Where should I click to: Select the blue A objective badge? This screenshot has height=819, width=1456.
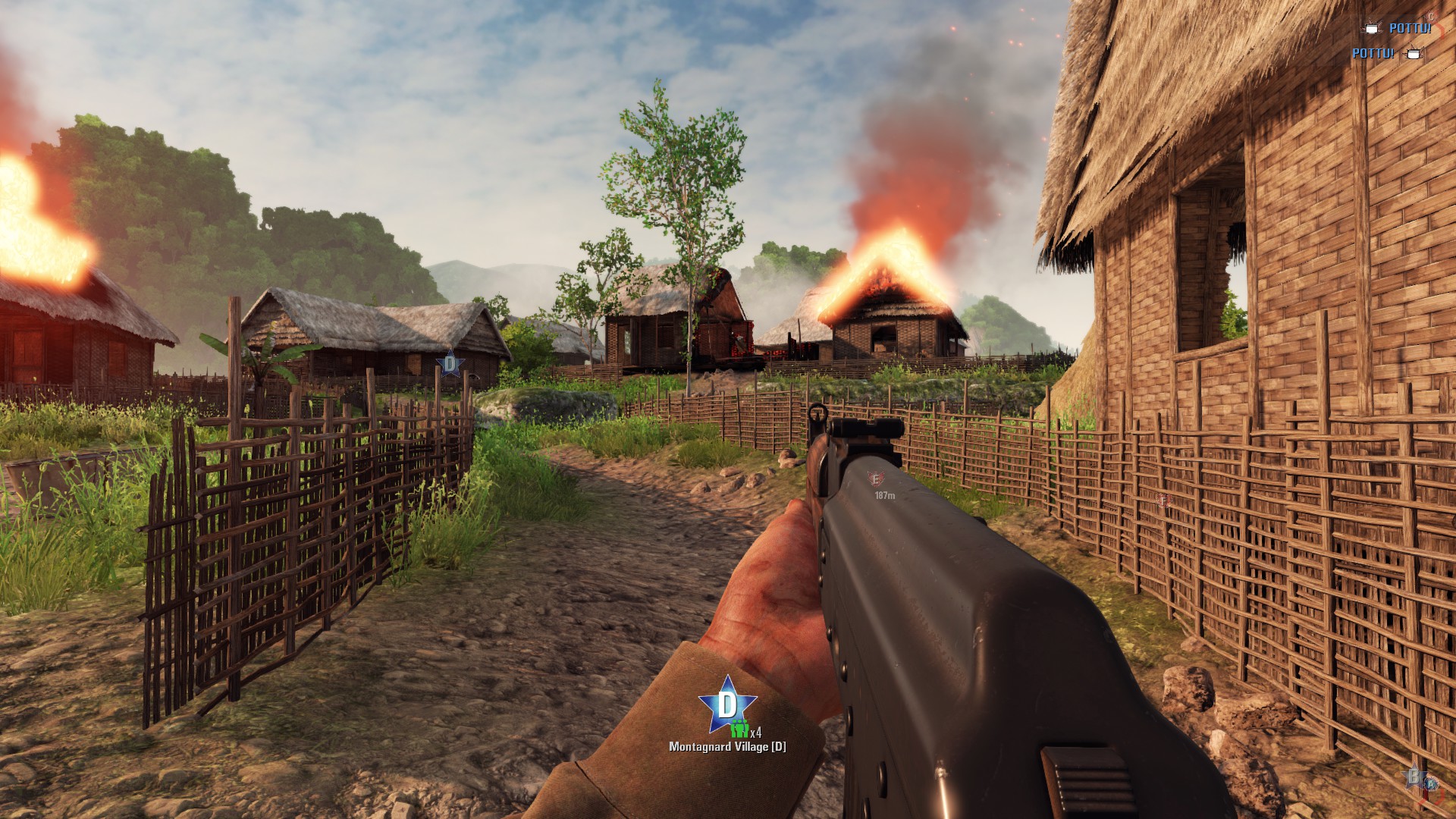[1432, 783]
